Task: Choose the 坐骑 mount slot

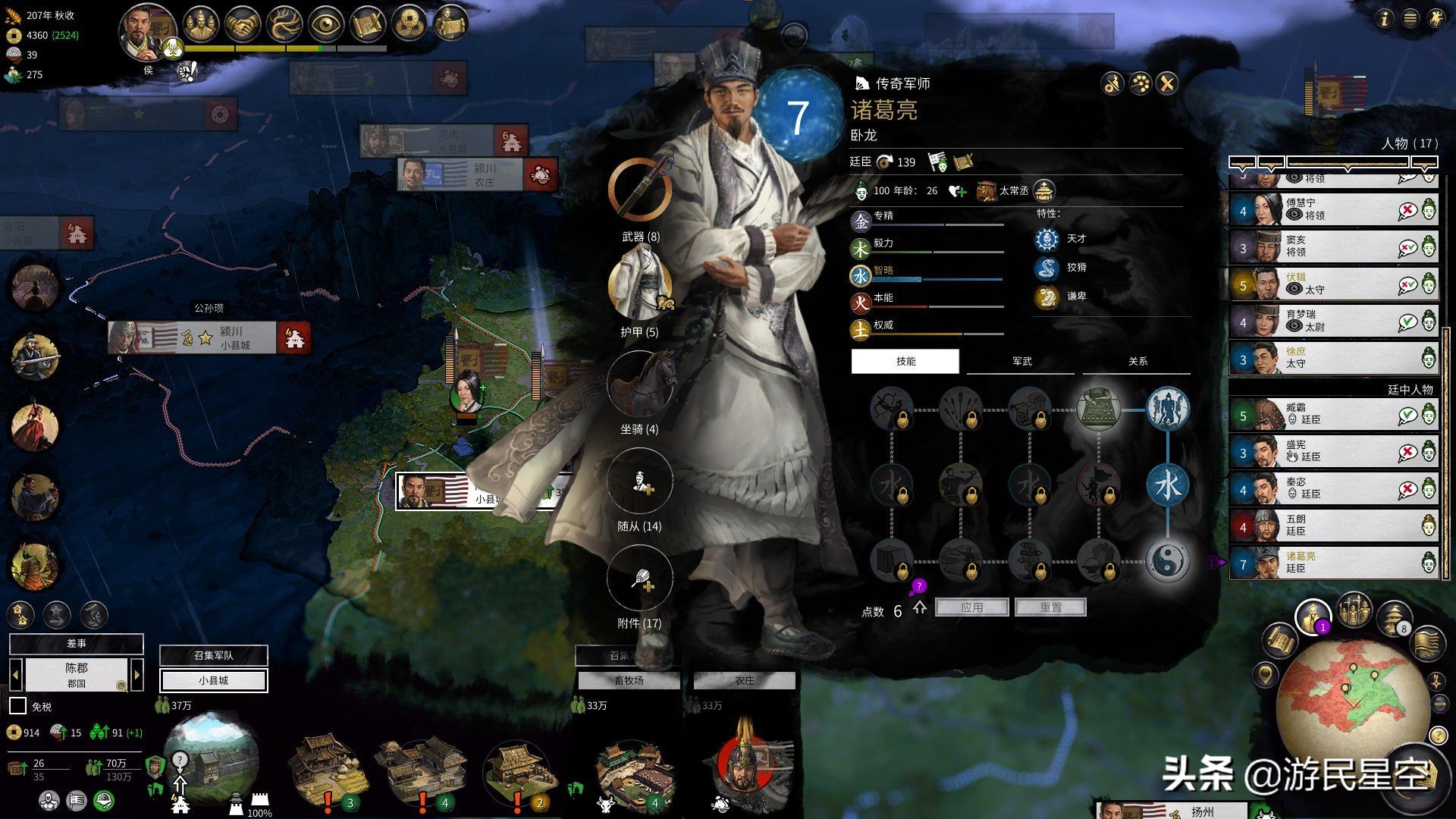Action: (x=639, y=383)
